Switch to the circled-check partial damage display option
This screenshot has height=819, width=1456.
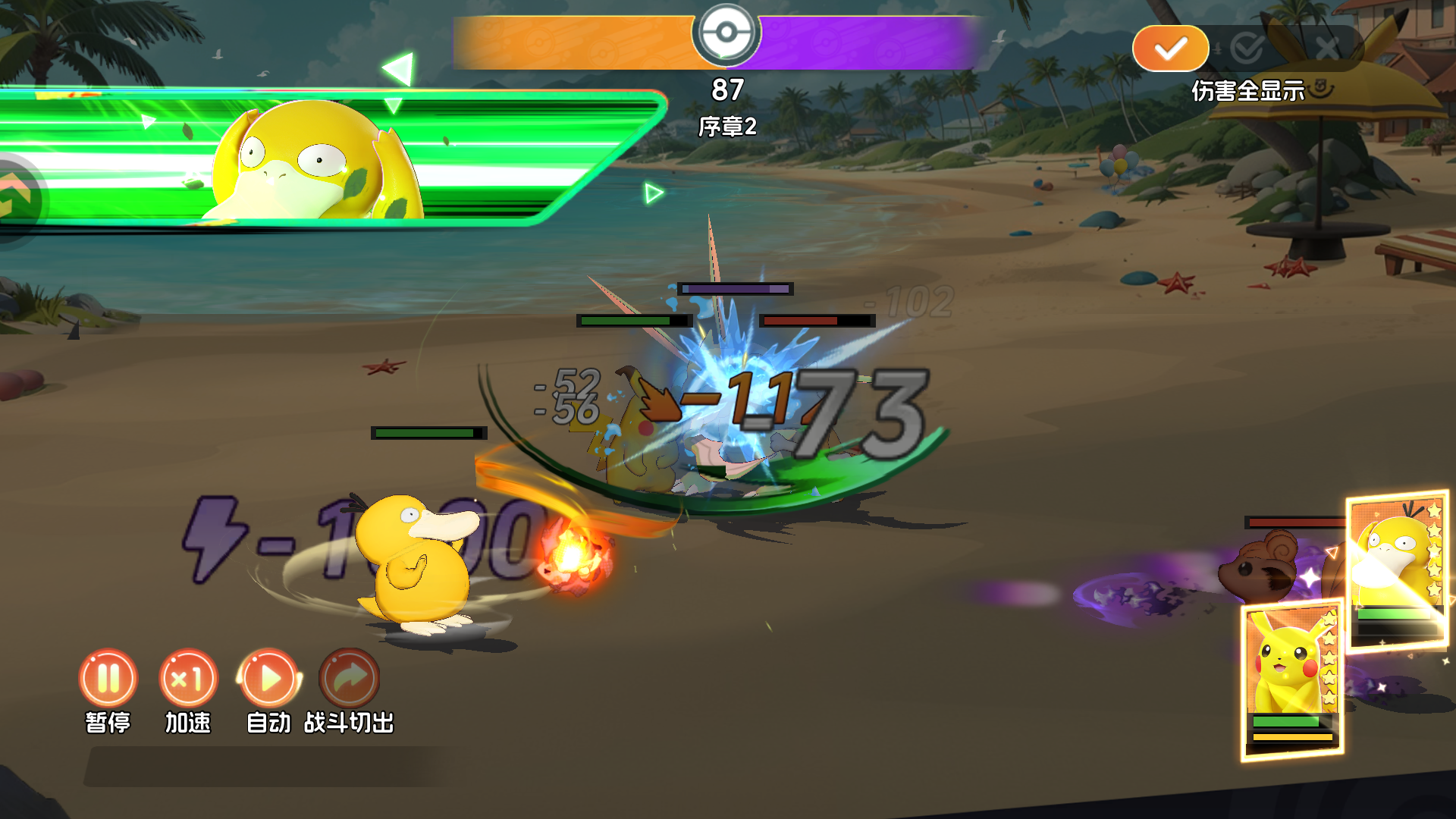[1247, 49]
